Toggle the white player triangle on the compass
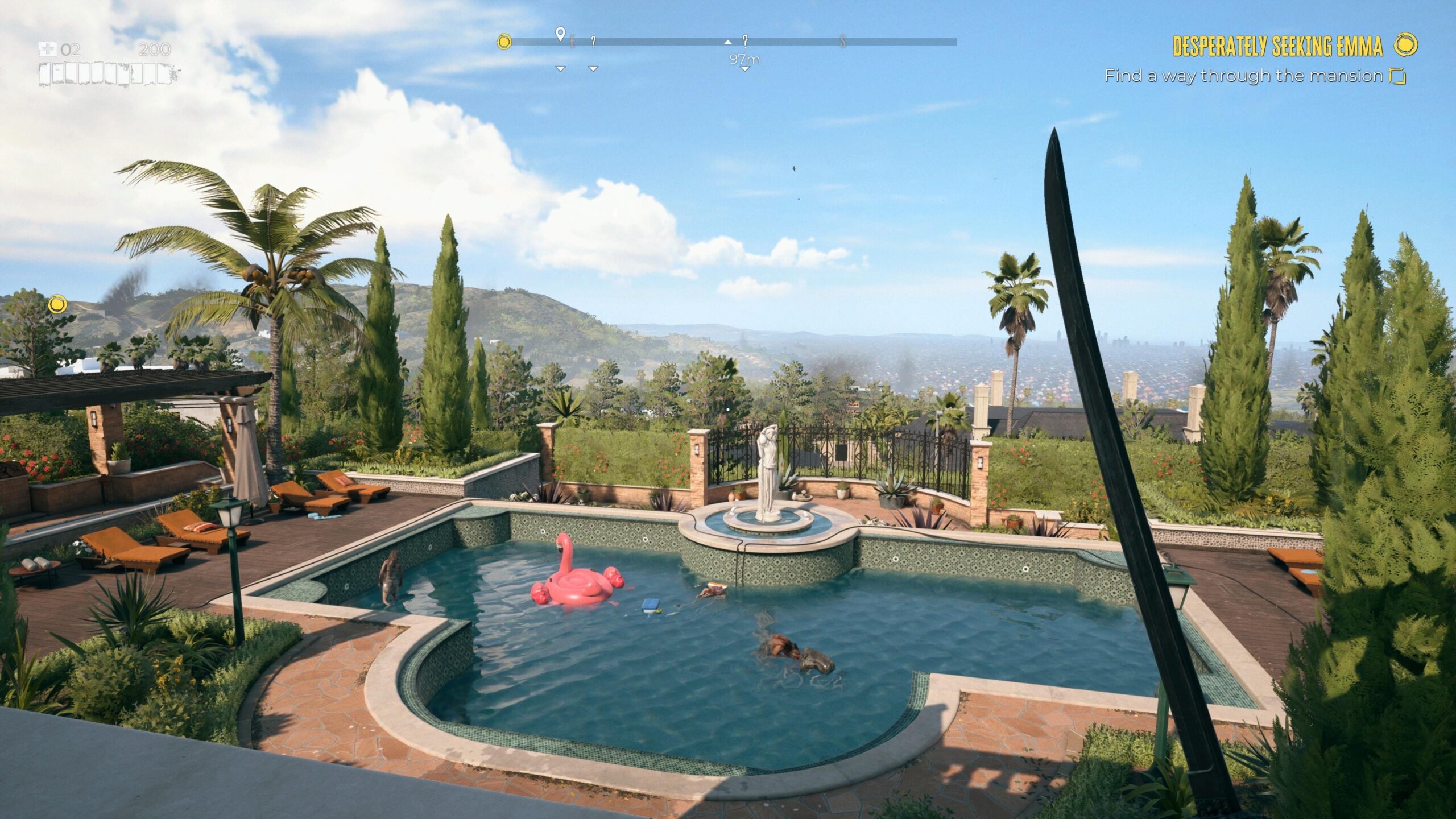The height and width of the screenshot is (819, 1456). click(727, 43)
